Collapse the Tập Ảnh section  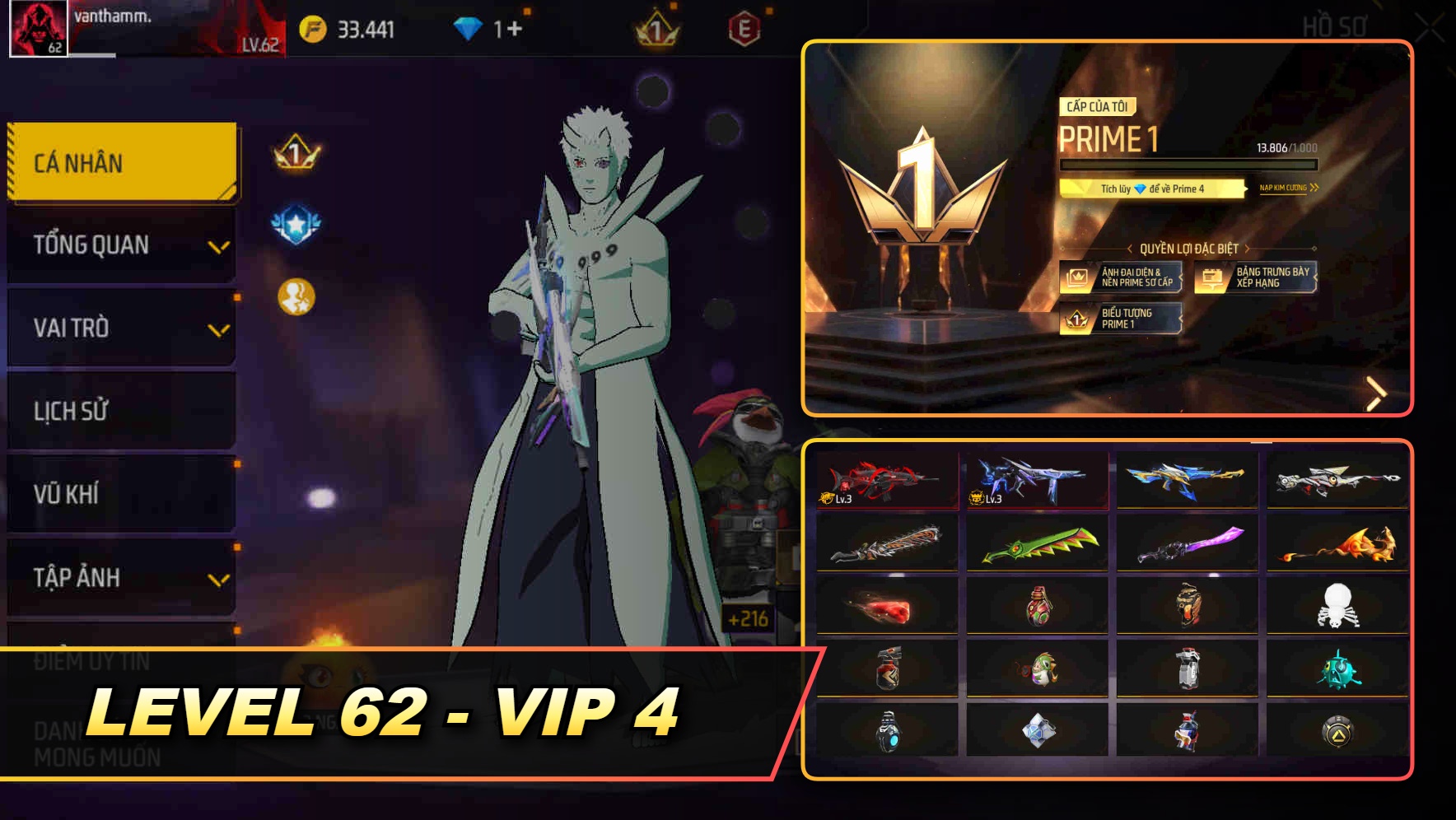[x=120, y=578]
